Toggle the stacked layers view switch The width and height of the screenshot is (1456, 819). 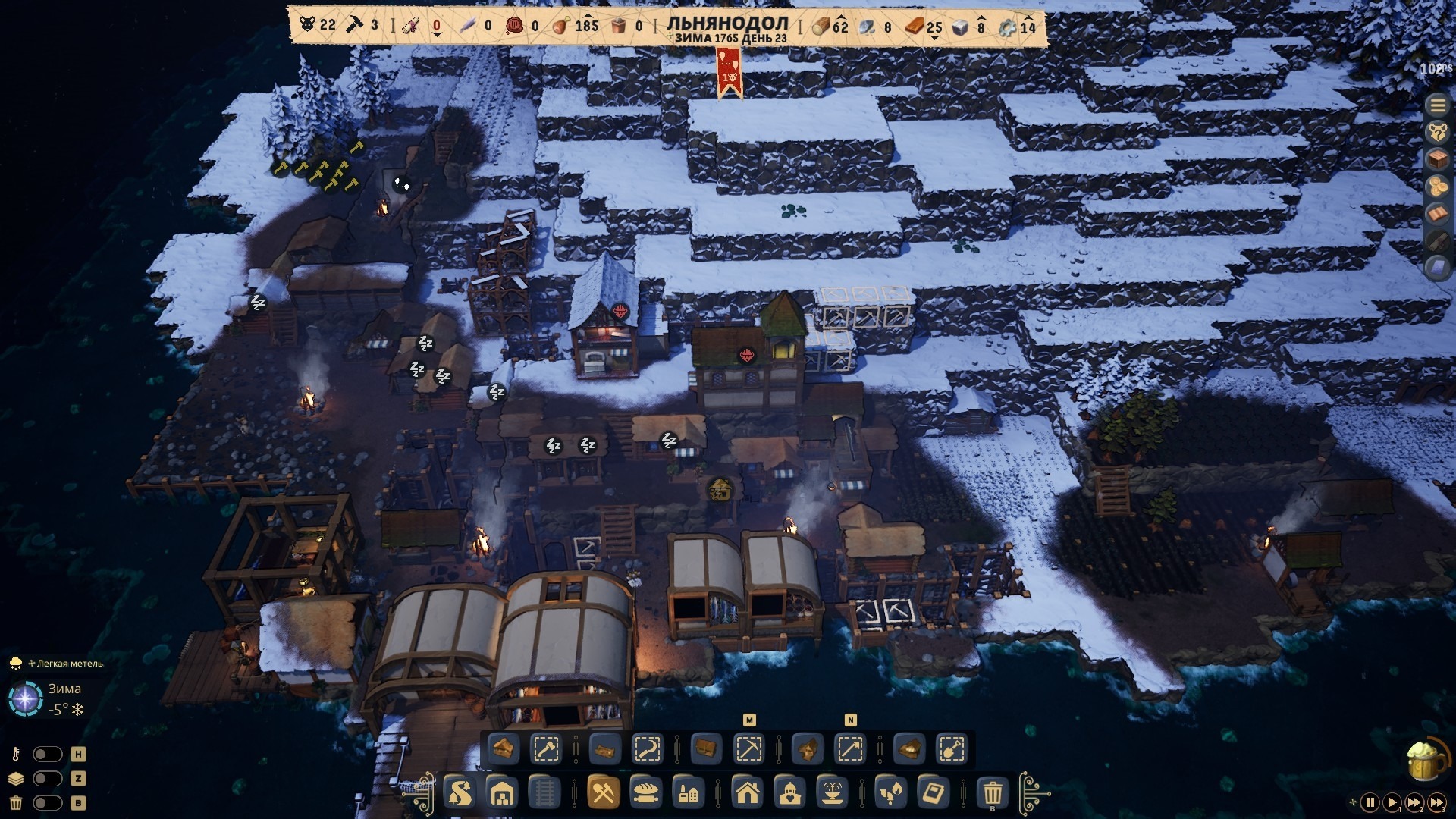(47, 779)
